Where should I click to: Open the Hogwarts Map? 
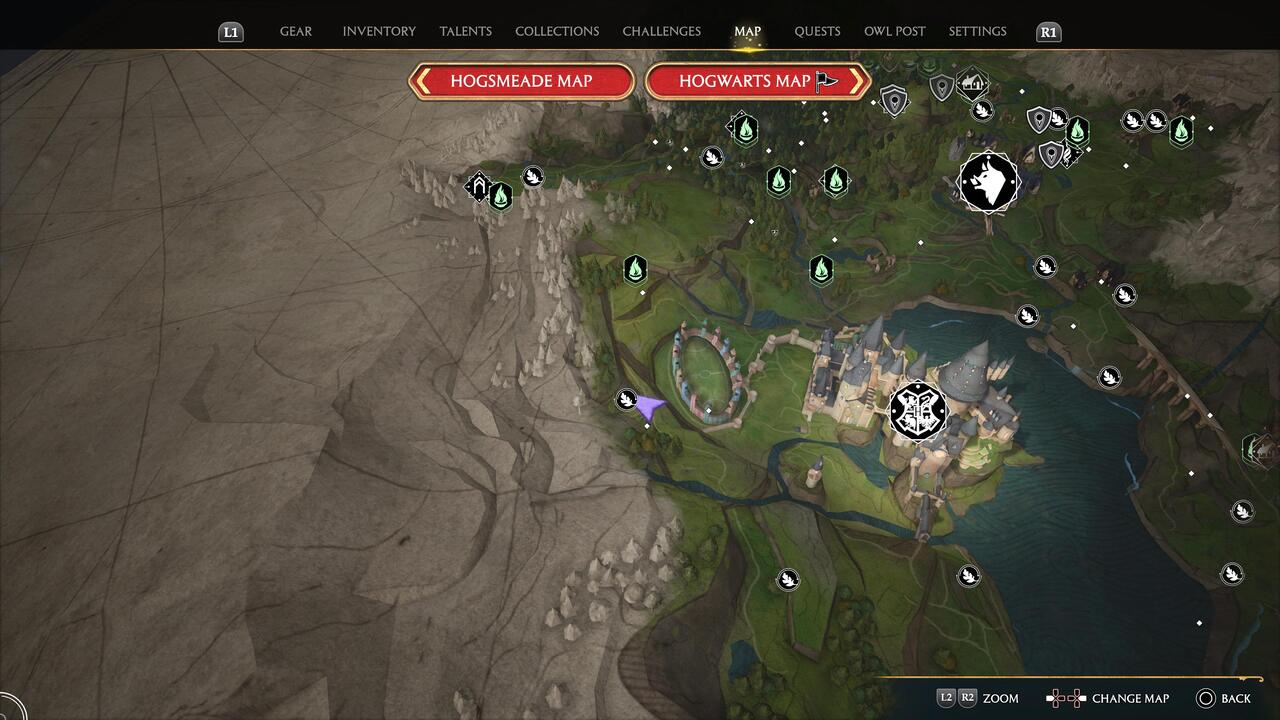coord(757,81)
